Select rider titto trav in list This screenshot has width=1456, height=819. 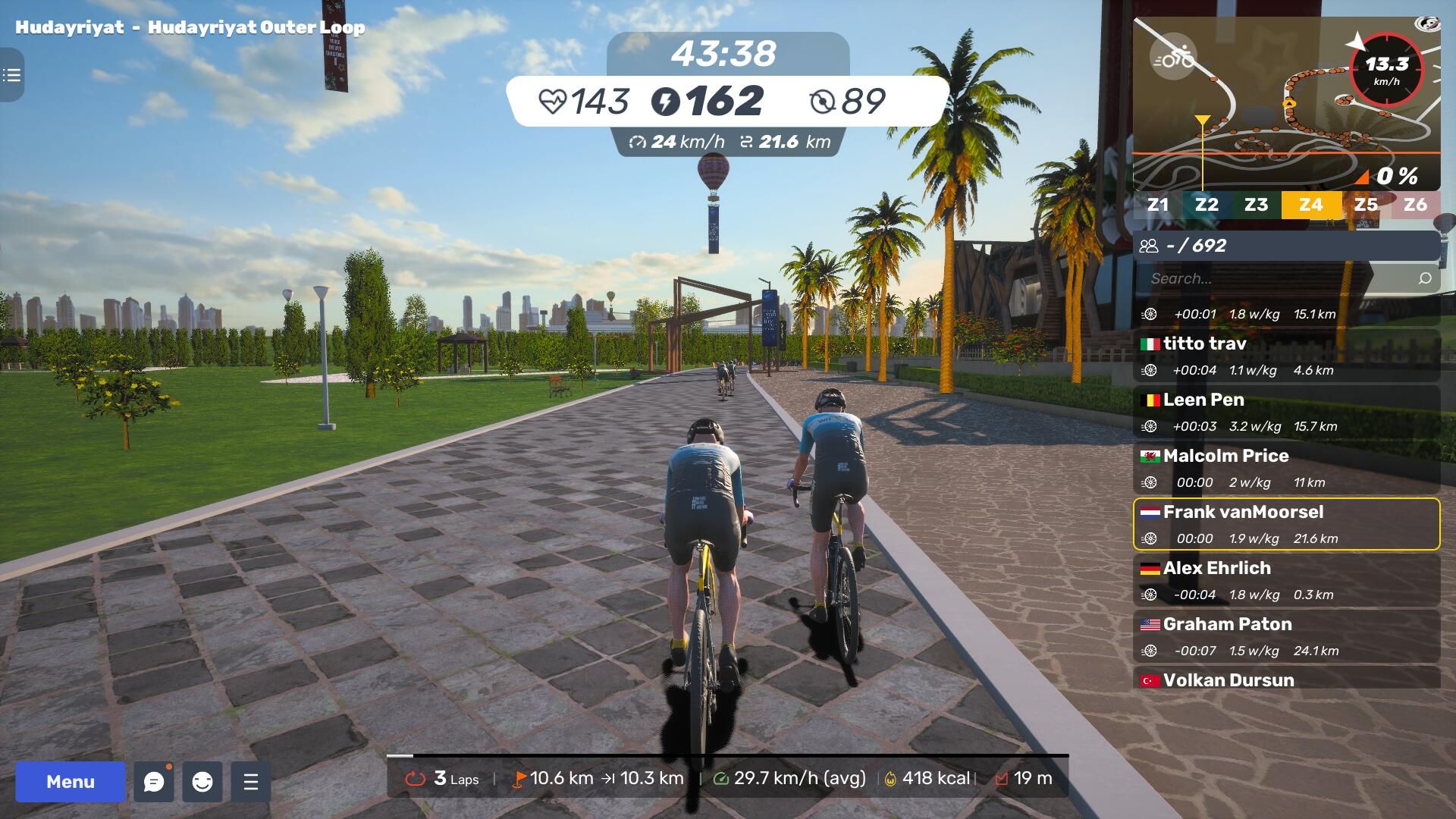pos(1286,356)
